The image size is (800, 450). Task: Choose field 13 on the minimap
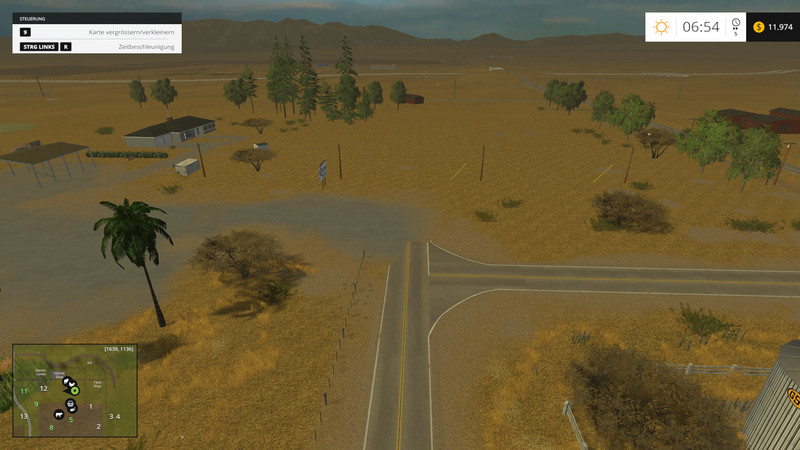coord(23,416)
